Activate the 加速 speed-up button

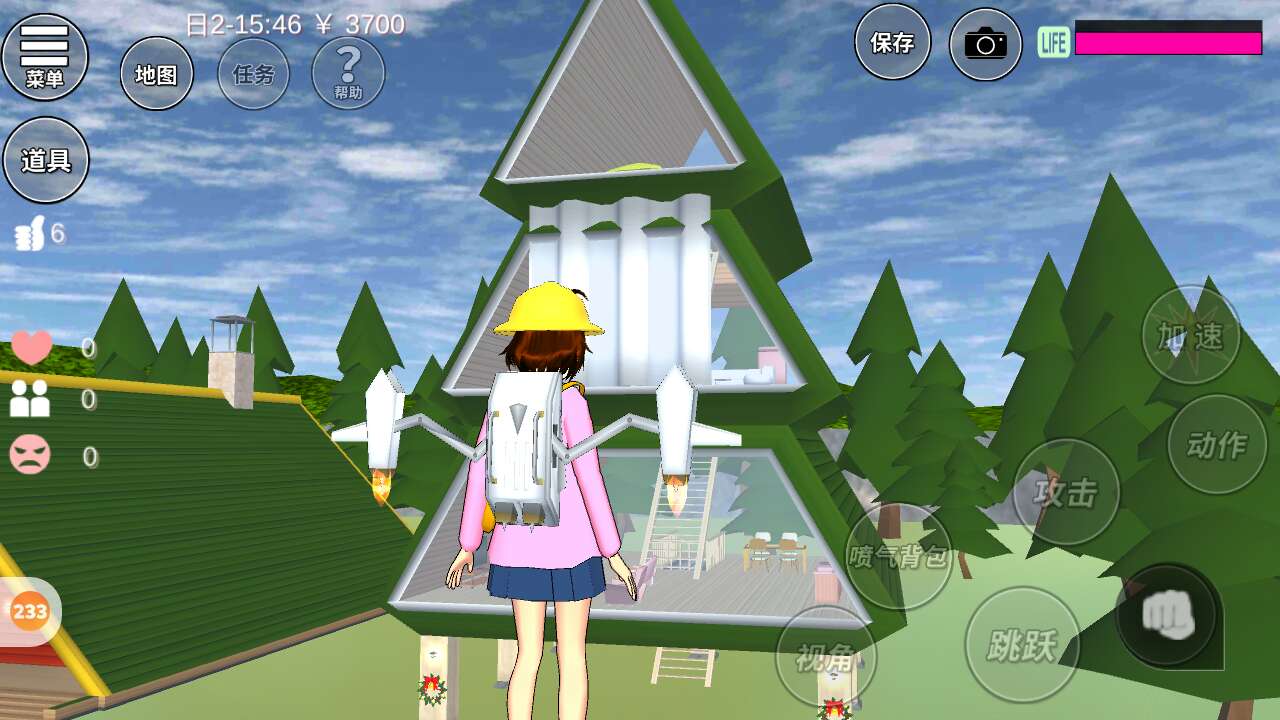tap(1191, 336)
